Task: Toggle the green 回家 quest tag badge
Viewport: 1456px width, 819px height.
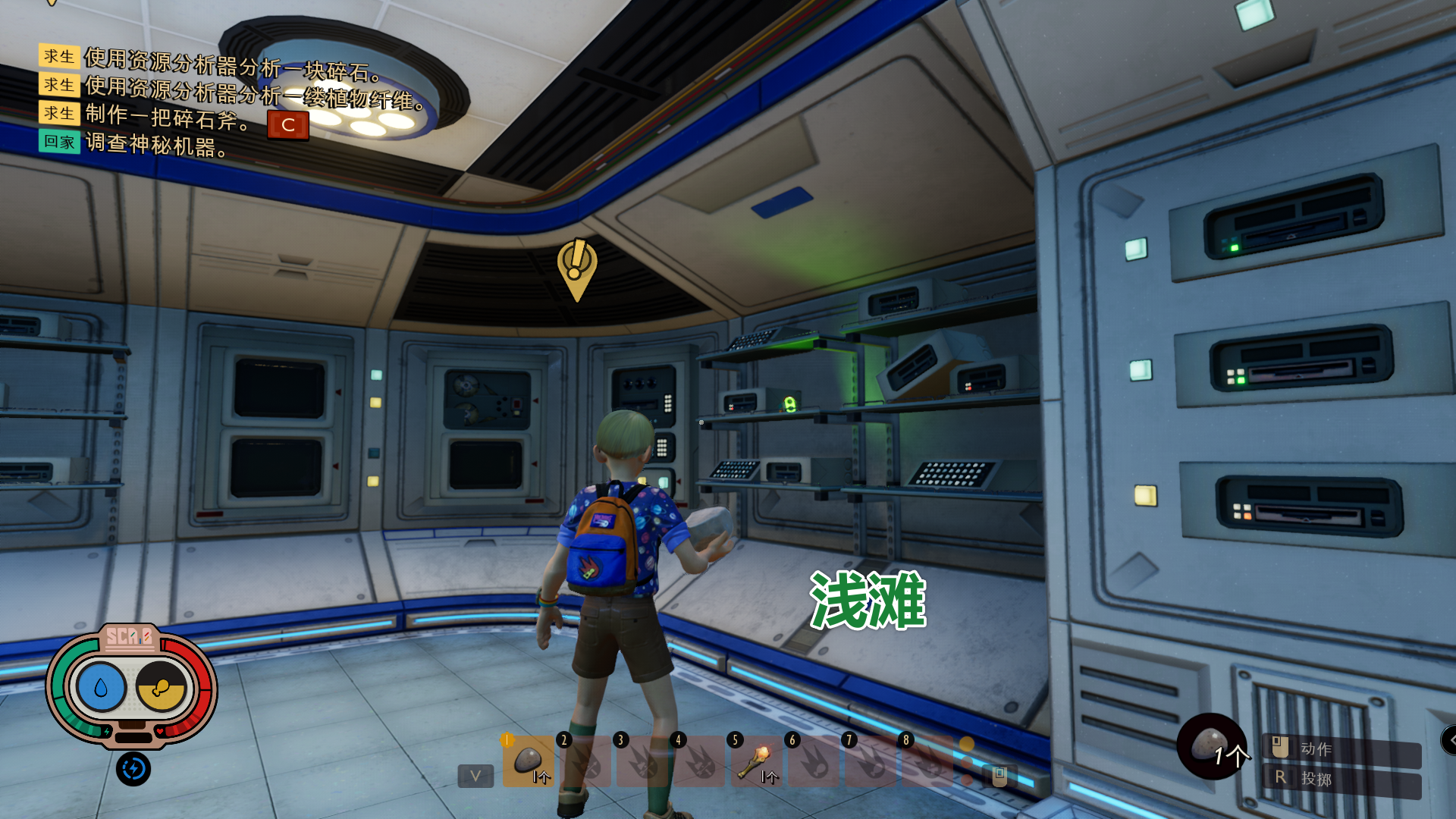Action: click(59, 143)
